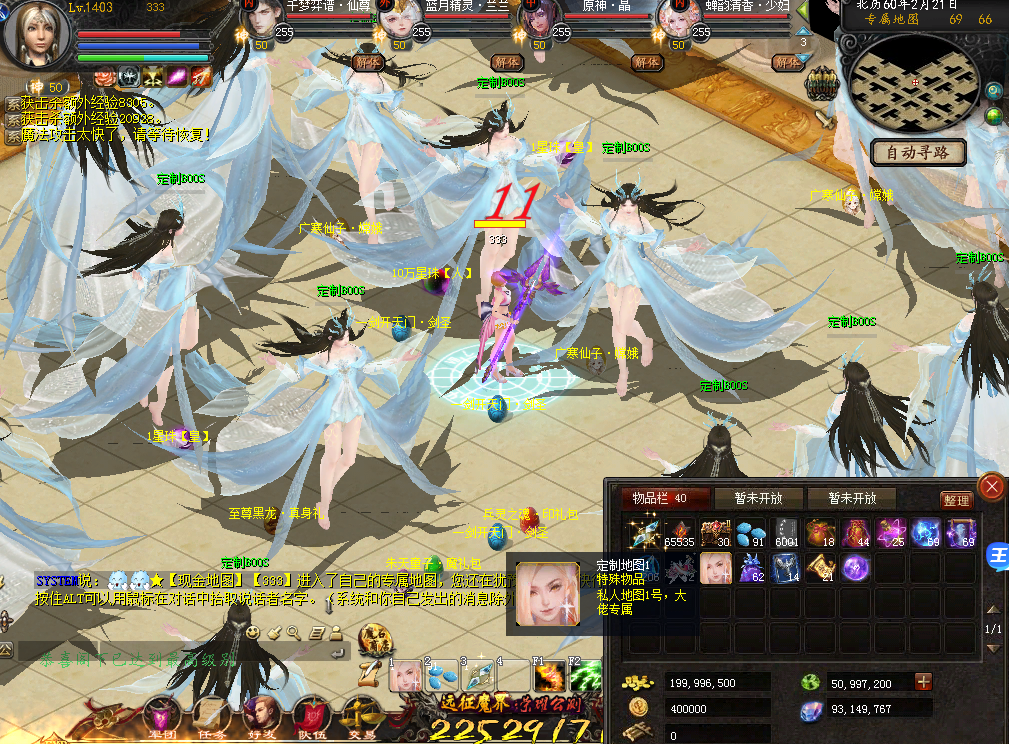The height and width of the screenshot is (744, 1009).
Task: Select the item stack showing 65535
Action: 679,532
